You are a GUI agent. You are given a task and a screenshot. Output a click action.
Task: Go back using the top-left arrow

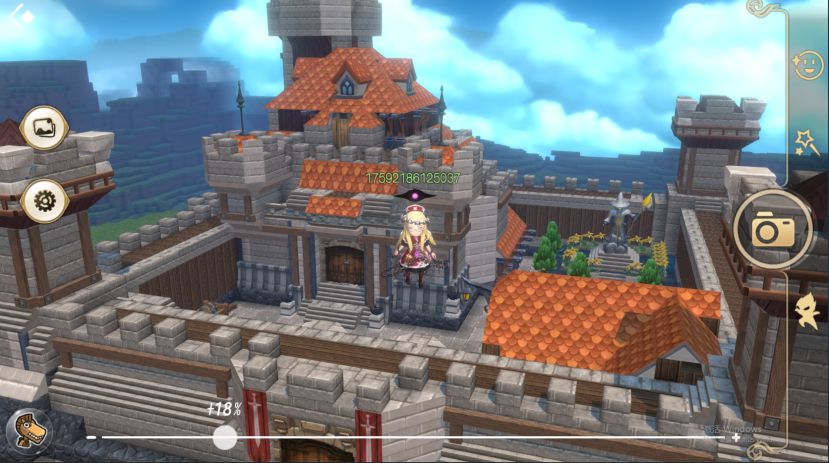point(21,17)
